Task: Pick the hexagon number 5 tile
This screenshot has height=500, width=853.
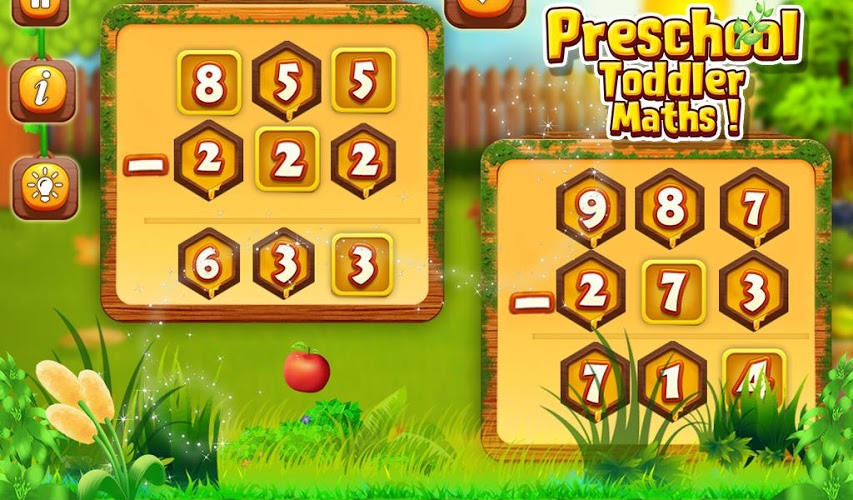Action: 286,82
